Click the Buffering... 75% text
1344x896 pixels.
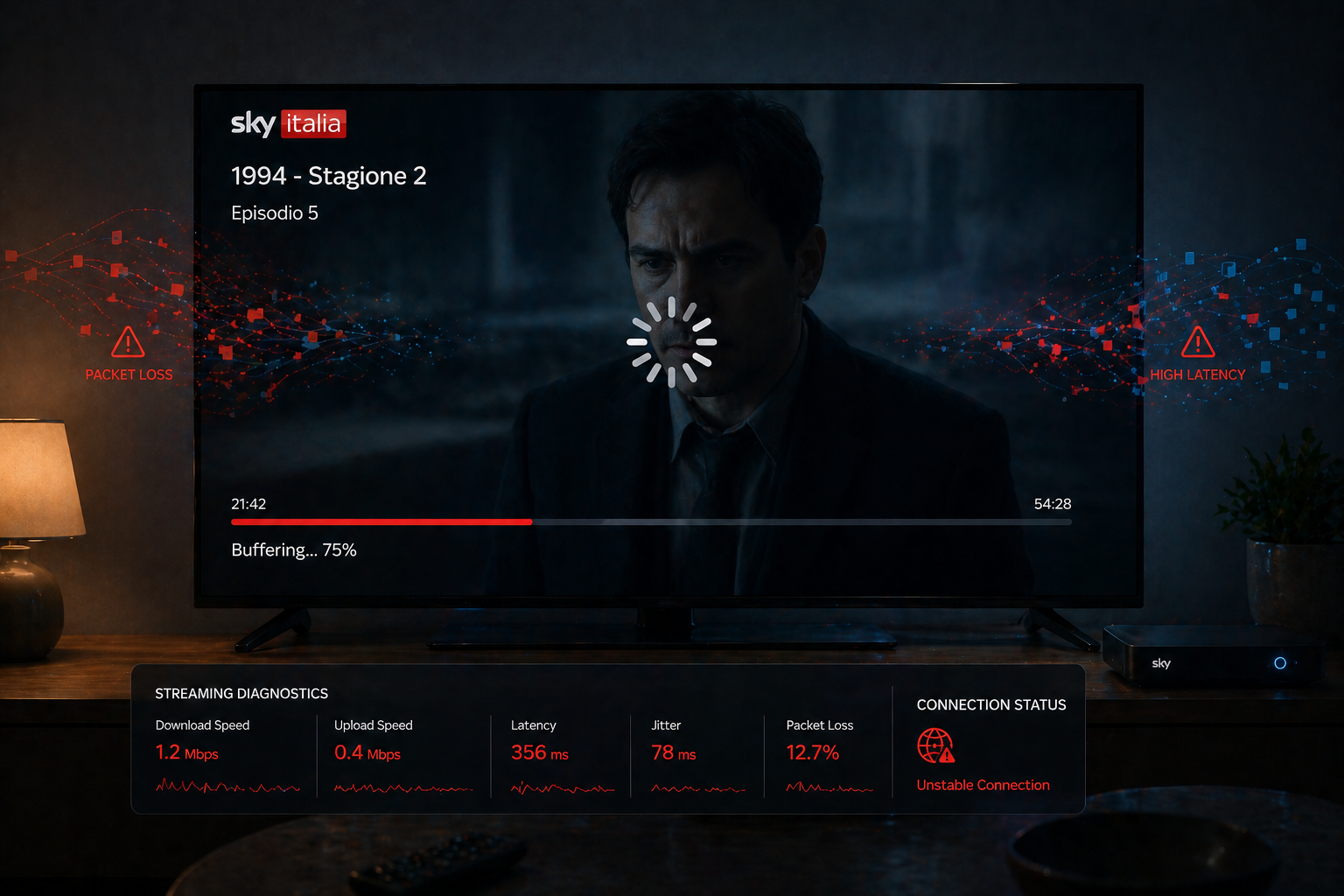click(293, 549)
